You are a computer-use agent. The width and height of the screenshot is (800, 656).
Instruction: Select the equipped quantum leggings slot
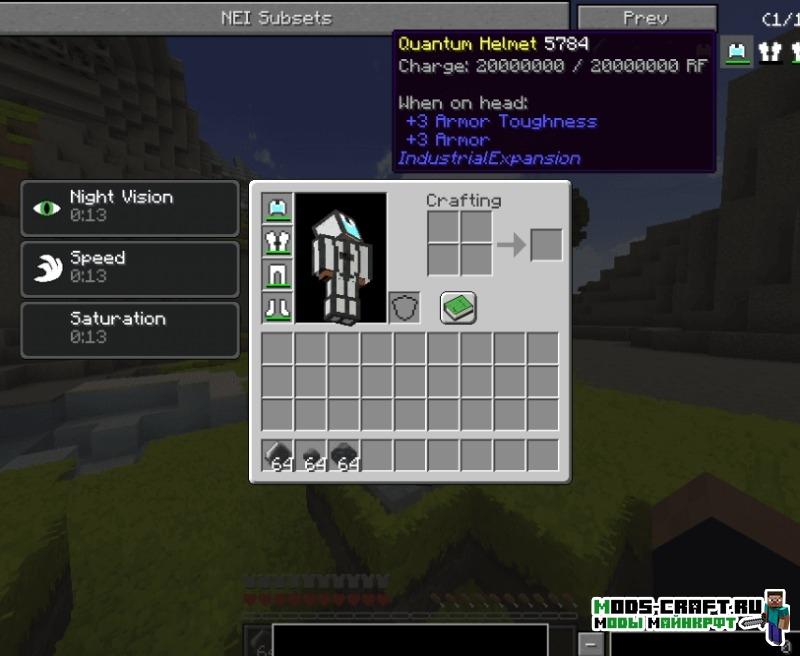click(x=277, y=274)
